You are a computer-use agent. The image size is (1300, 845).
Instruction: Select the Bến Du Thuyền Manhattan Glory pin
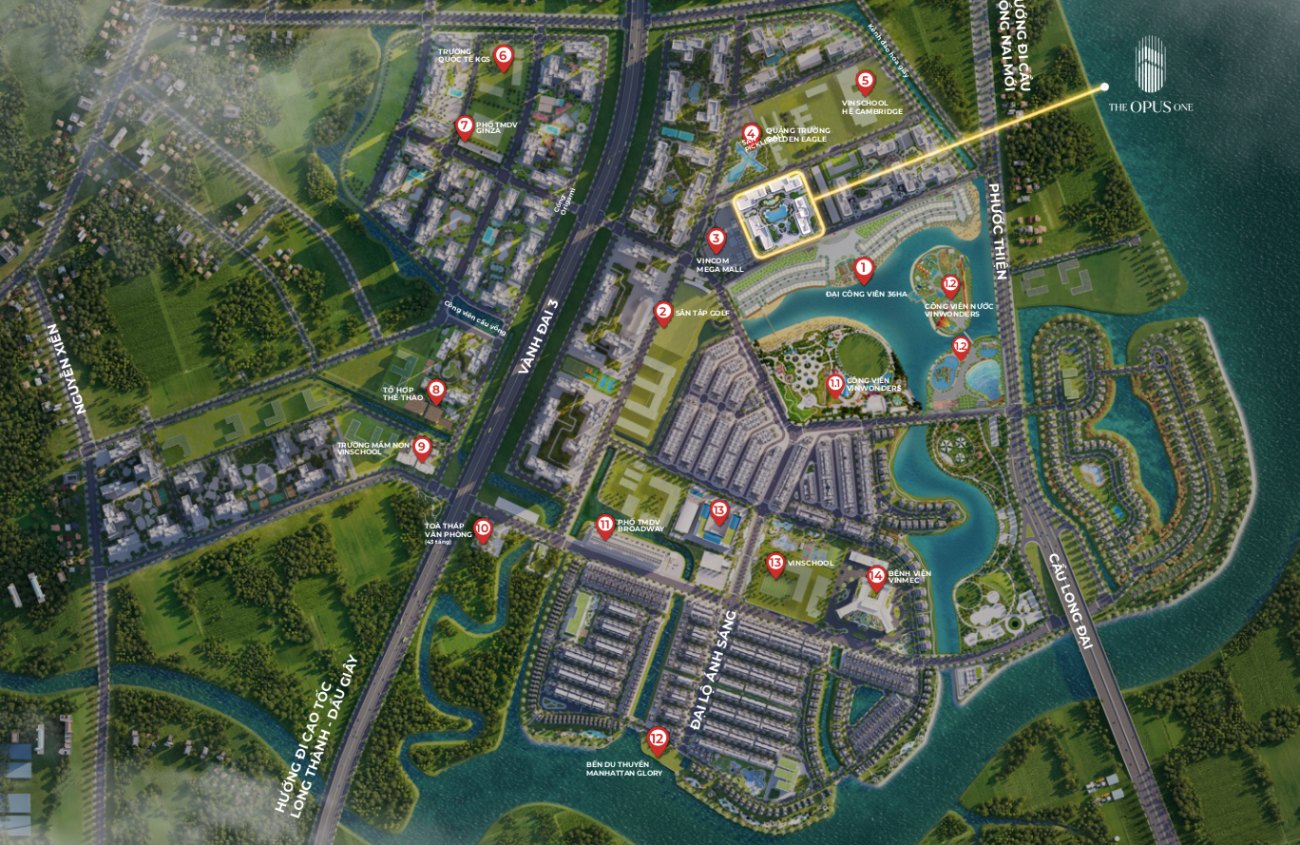(x=657, y=741)
